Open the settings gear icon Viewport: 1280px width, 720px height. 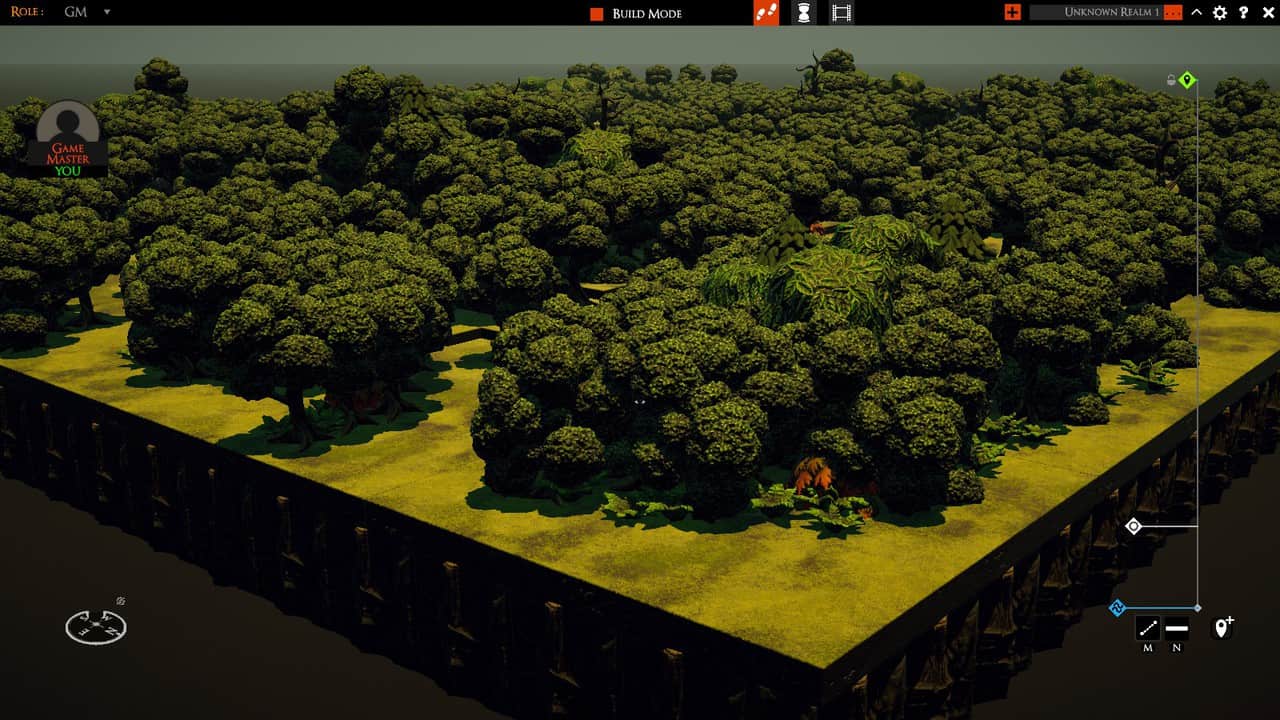click(1219, 13)
